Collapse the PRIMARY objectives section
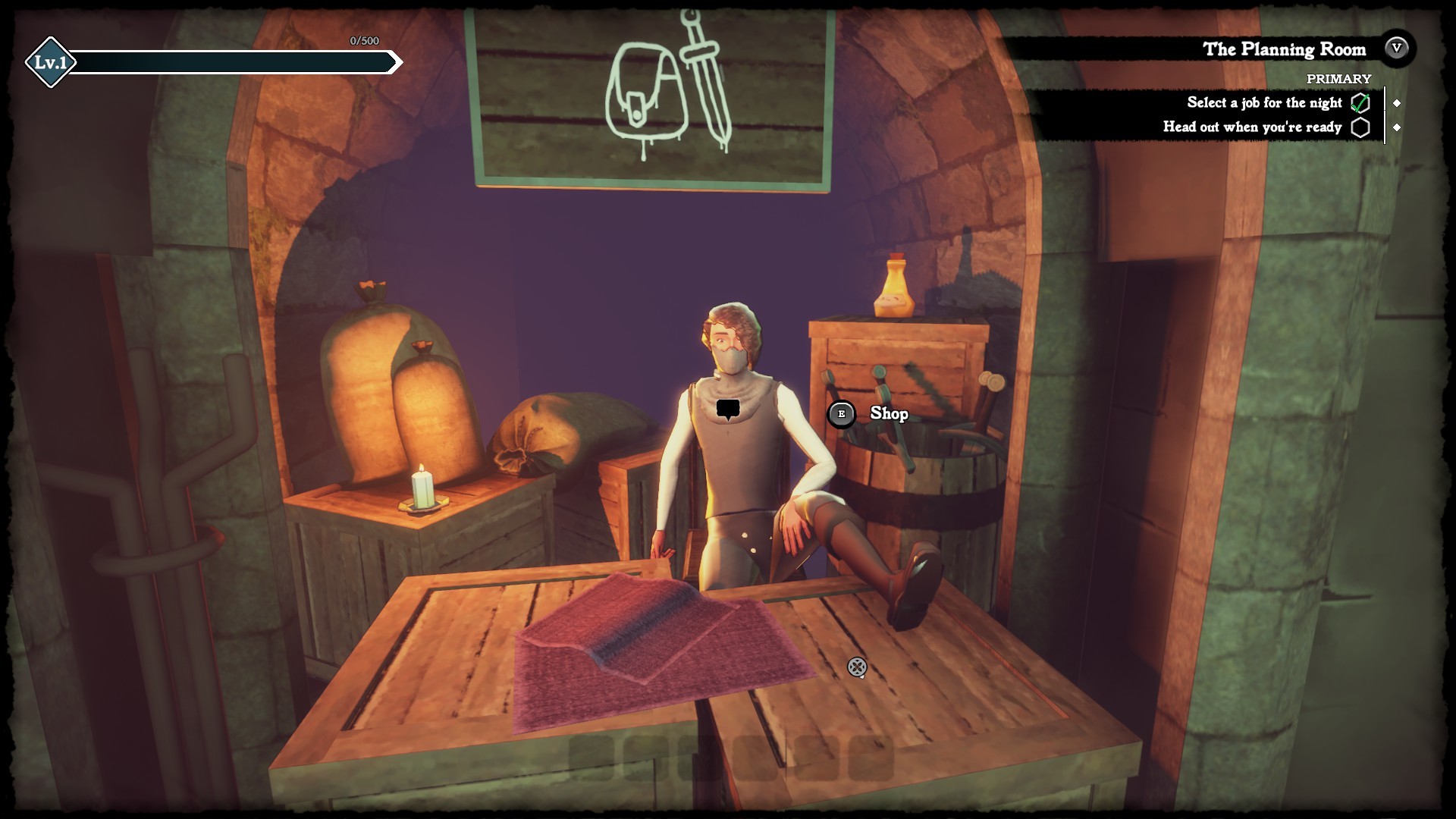 [1338, 78]
